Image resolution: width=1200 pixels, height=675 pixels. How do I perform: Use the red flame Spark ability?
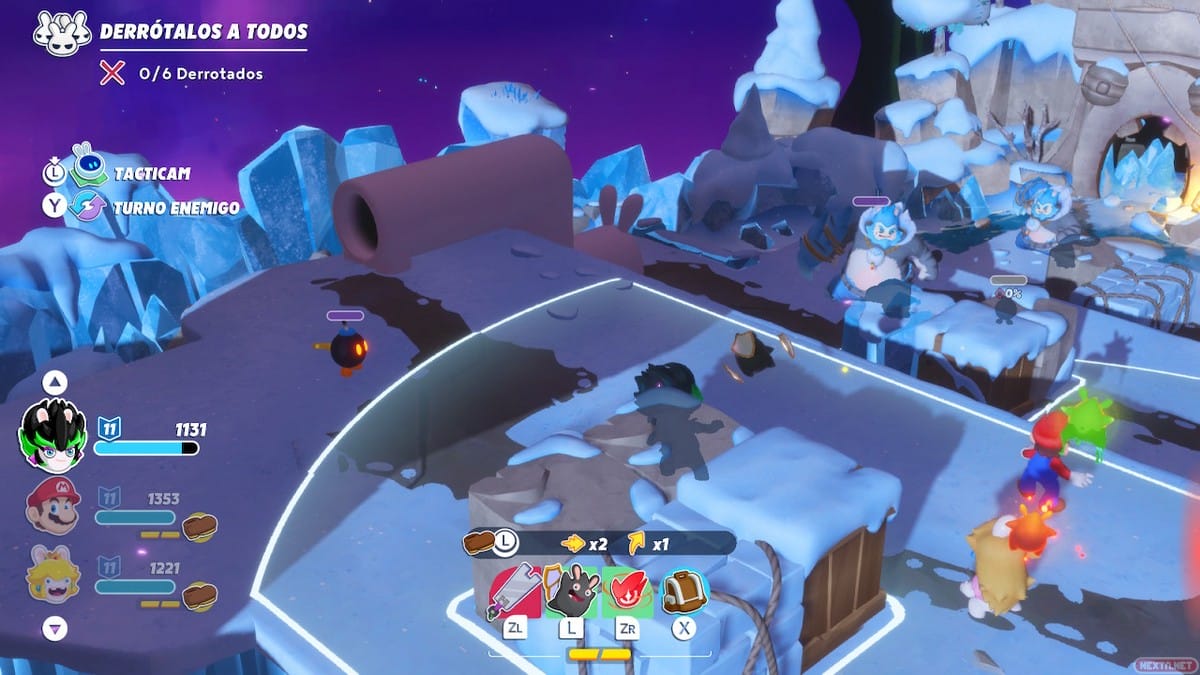[628, 592]
